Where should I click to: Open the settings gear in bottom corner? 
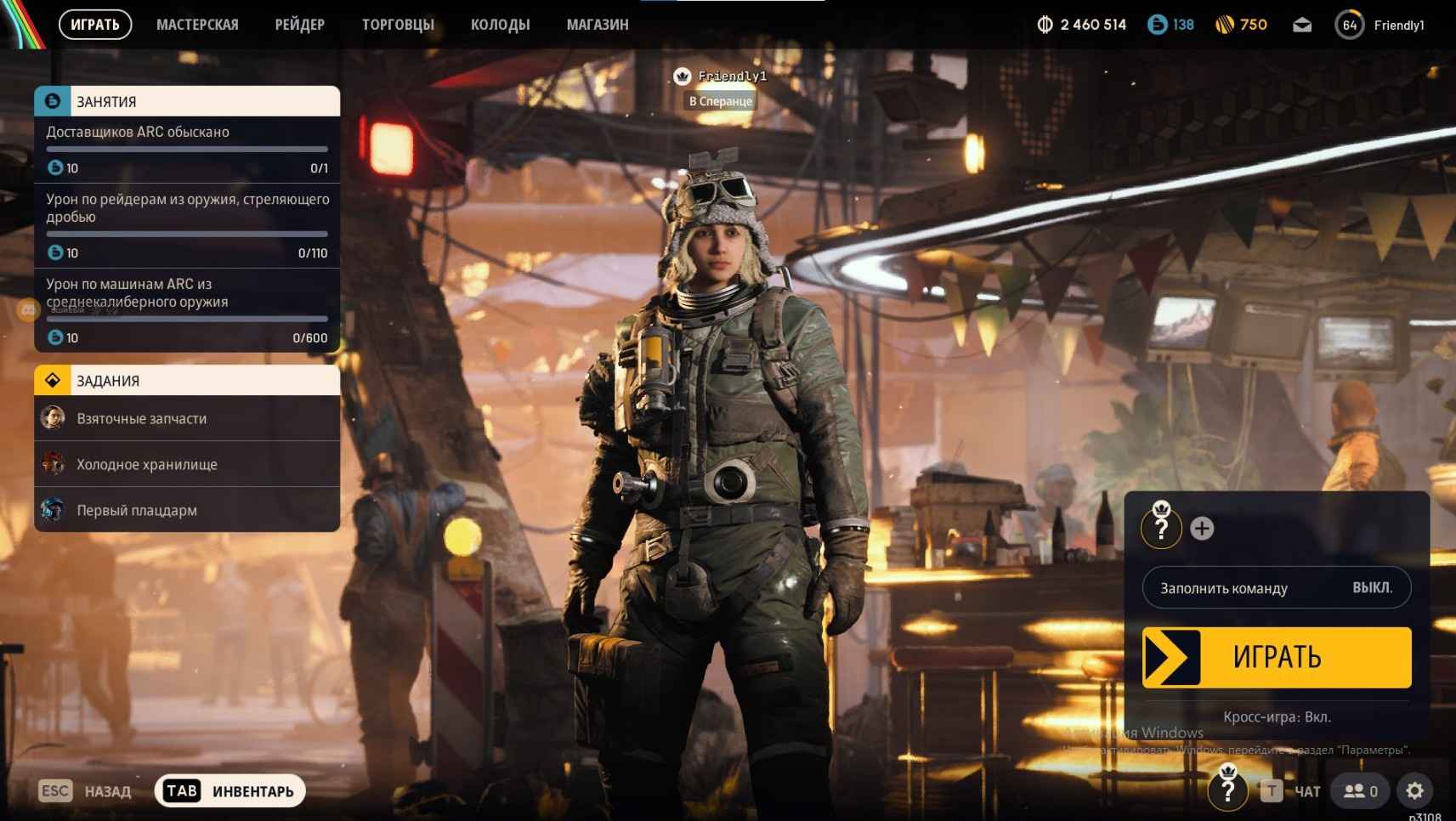coord(1414,790)
